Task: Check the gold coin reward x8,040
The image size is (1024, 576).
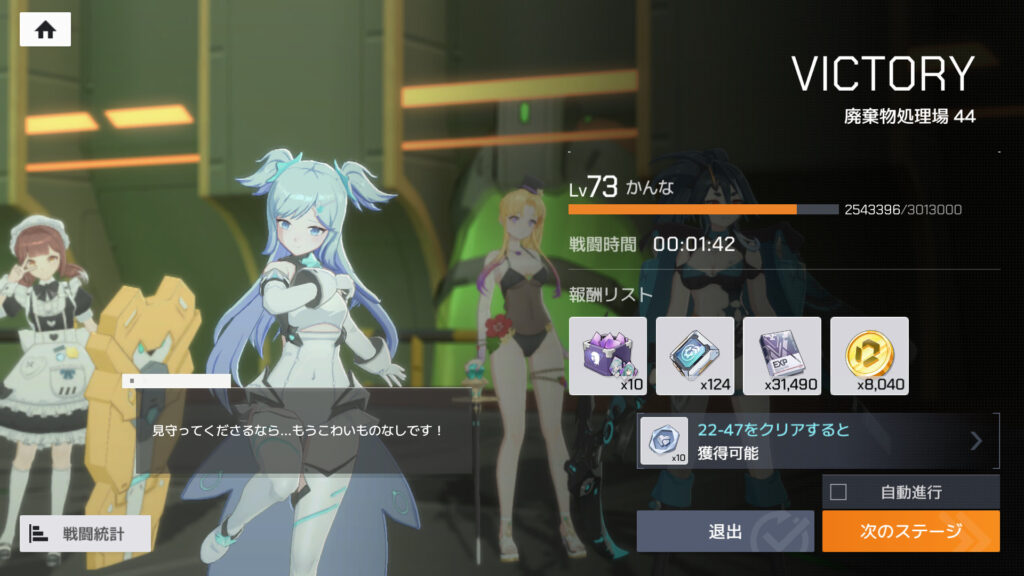Action: click(x=869, y=356)
